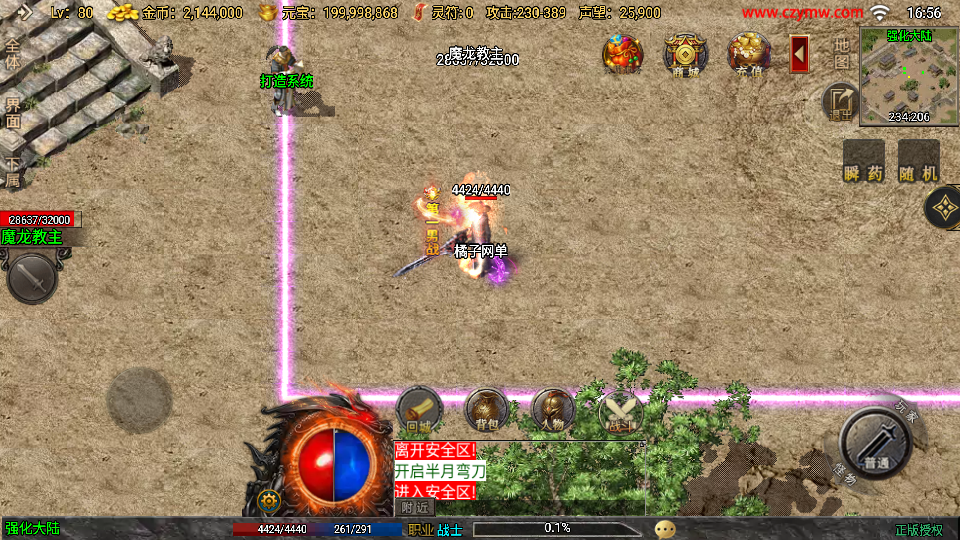The width and height of the screenshot is (960, 540).
Task: Tap the 退出 exit button
Action: tap(840, 102)
